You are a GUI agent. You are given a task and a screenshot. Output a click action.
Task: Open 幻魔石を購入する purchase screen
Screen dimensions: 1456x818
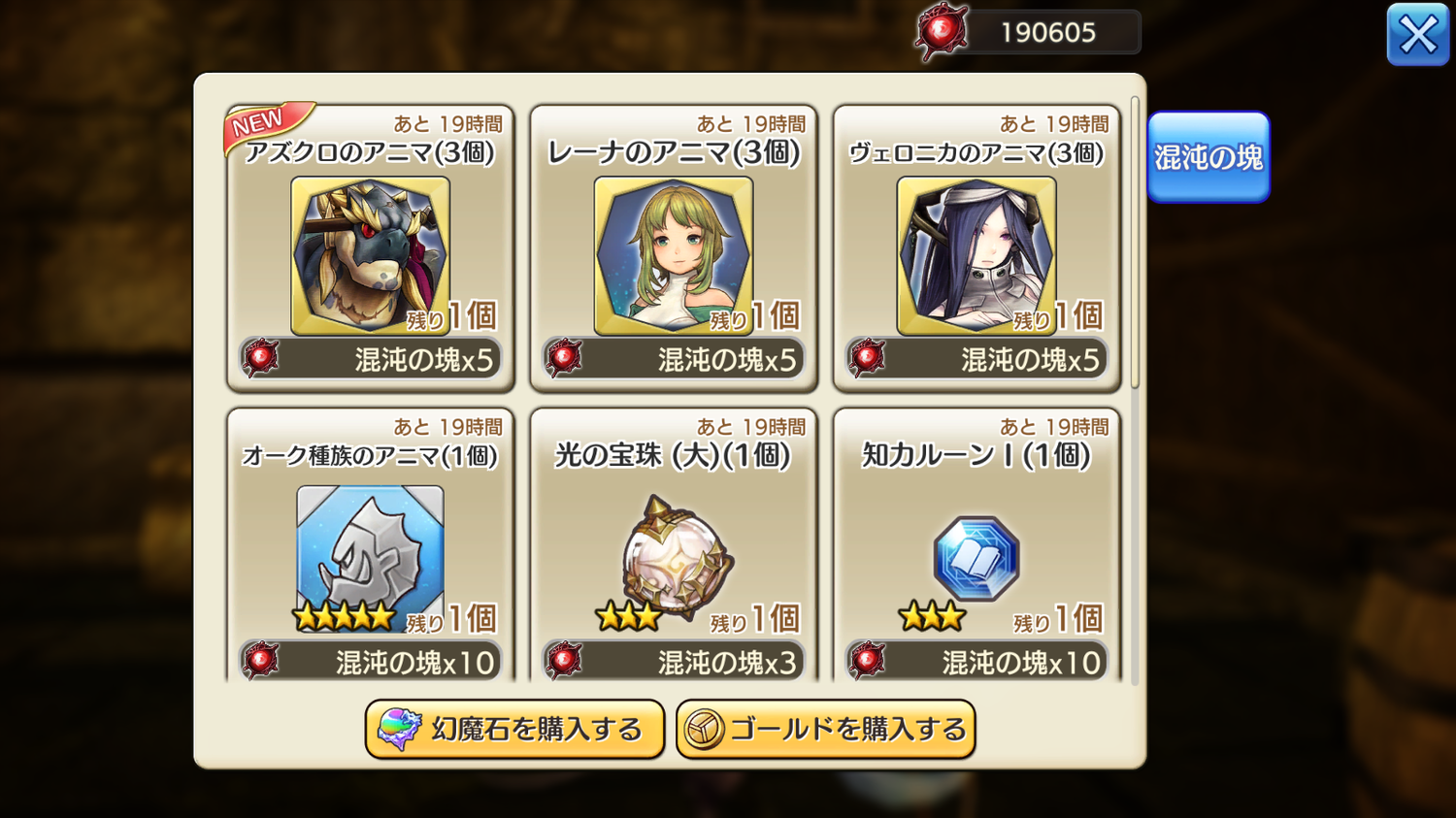[x=514, y=729]
